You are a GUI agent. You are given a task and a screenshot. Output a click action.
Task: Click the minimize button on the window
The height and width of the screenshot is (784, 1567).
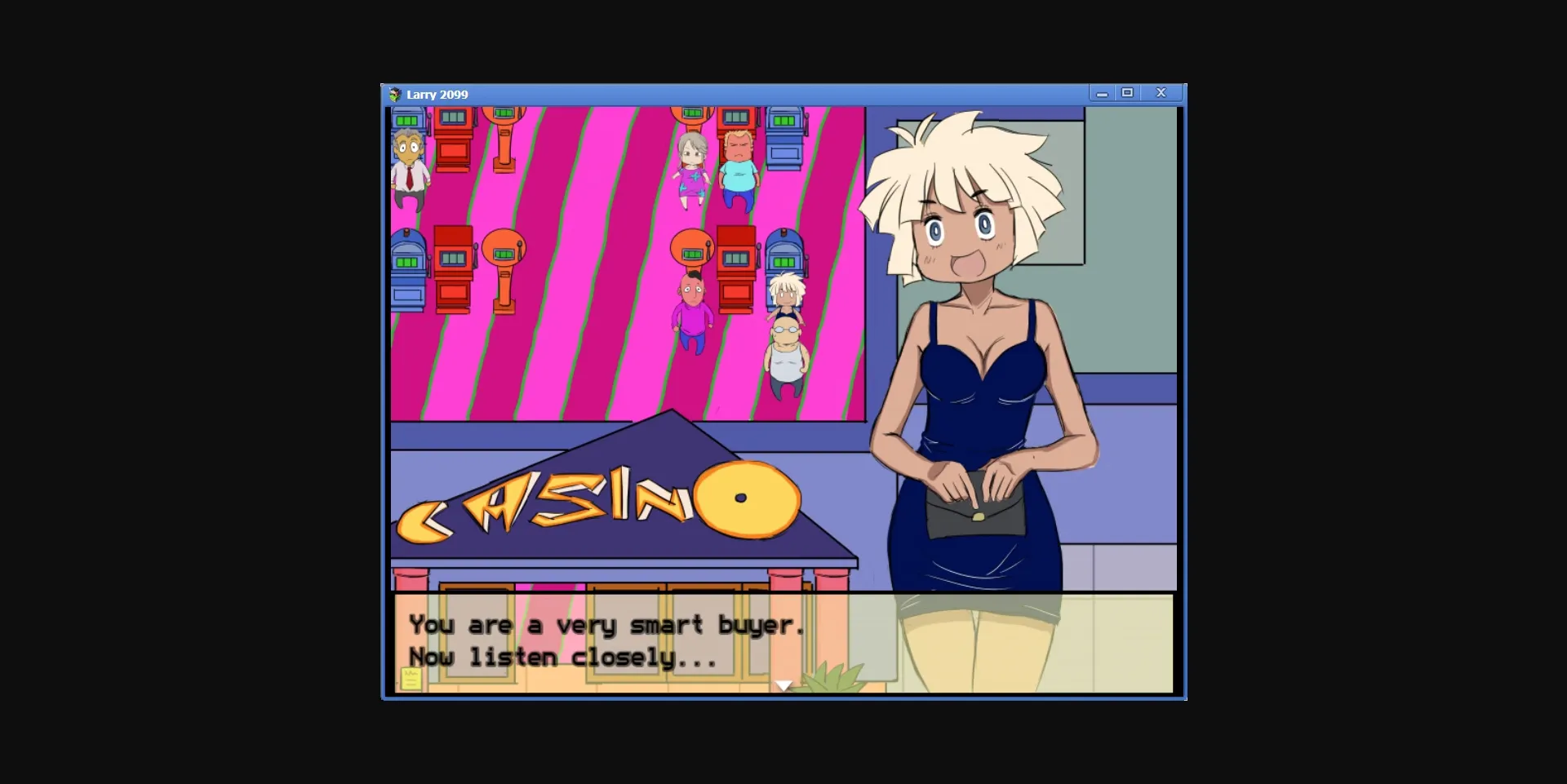pos(1102,93)
